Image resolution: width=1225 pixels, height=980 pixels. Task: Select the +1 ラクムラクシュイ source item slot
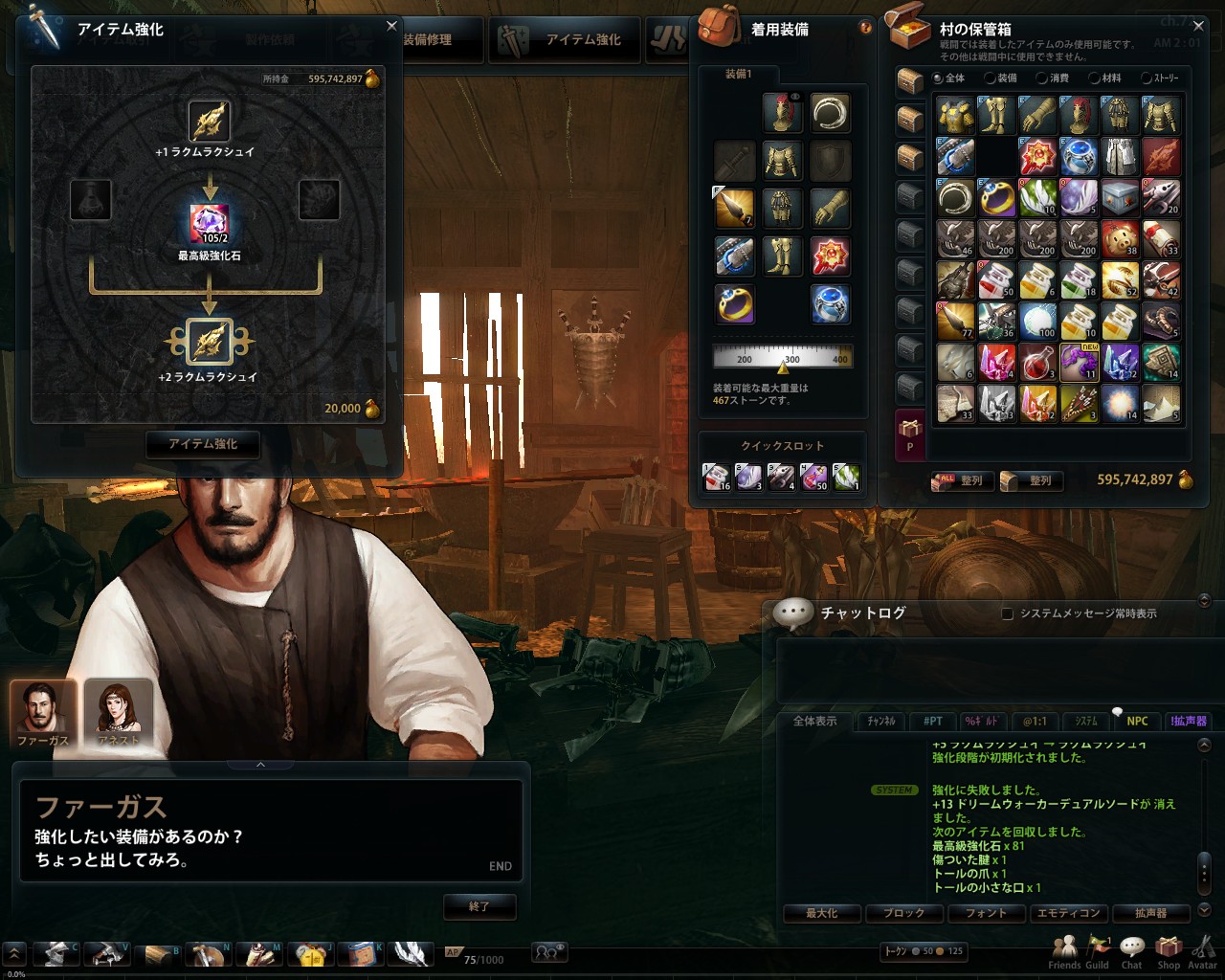[208, 122]
